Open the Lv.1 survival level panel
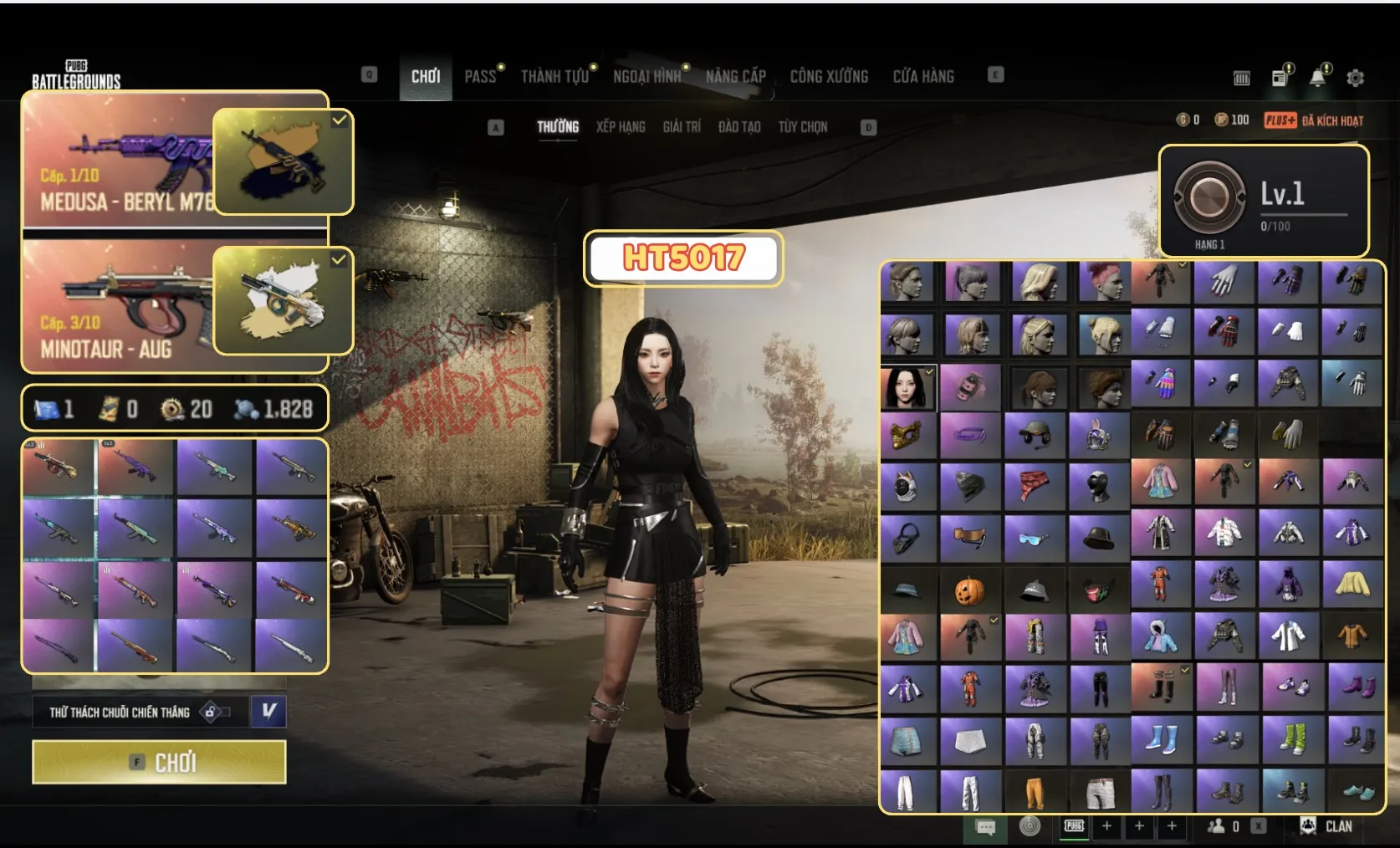Image resolution: width=1400 pixels, height=848 pixels. 1263,201
